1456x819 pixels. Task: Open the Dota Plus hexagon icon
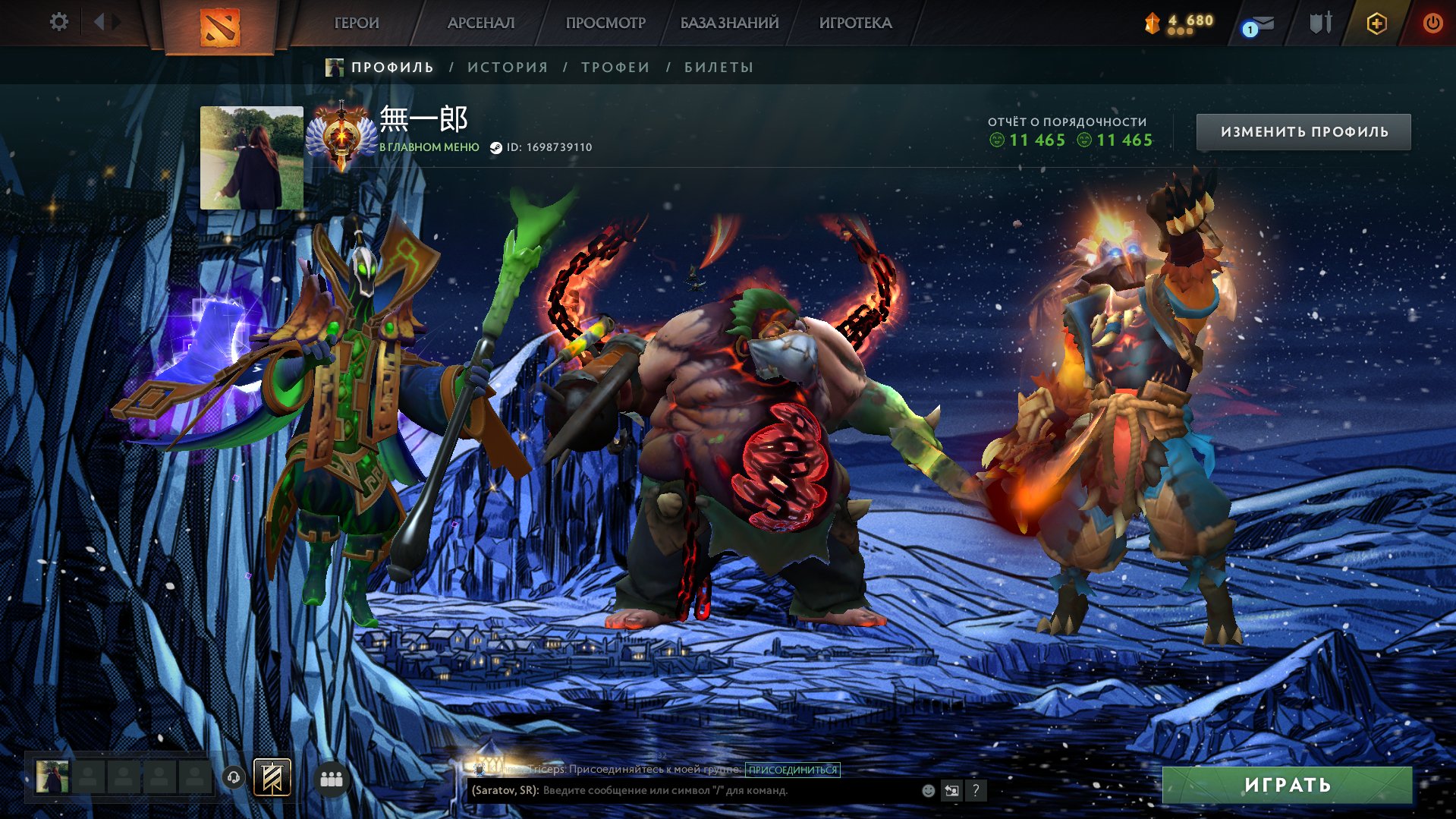pyautogui.click(x=1376, y=24)
